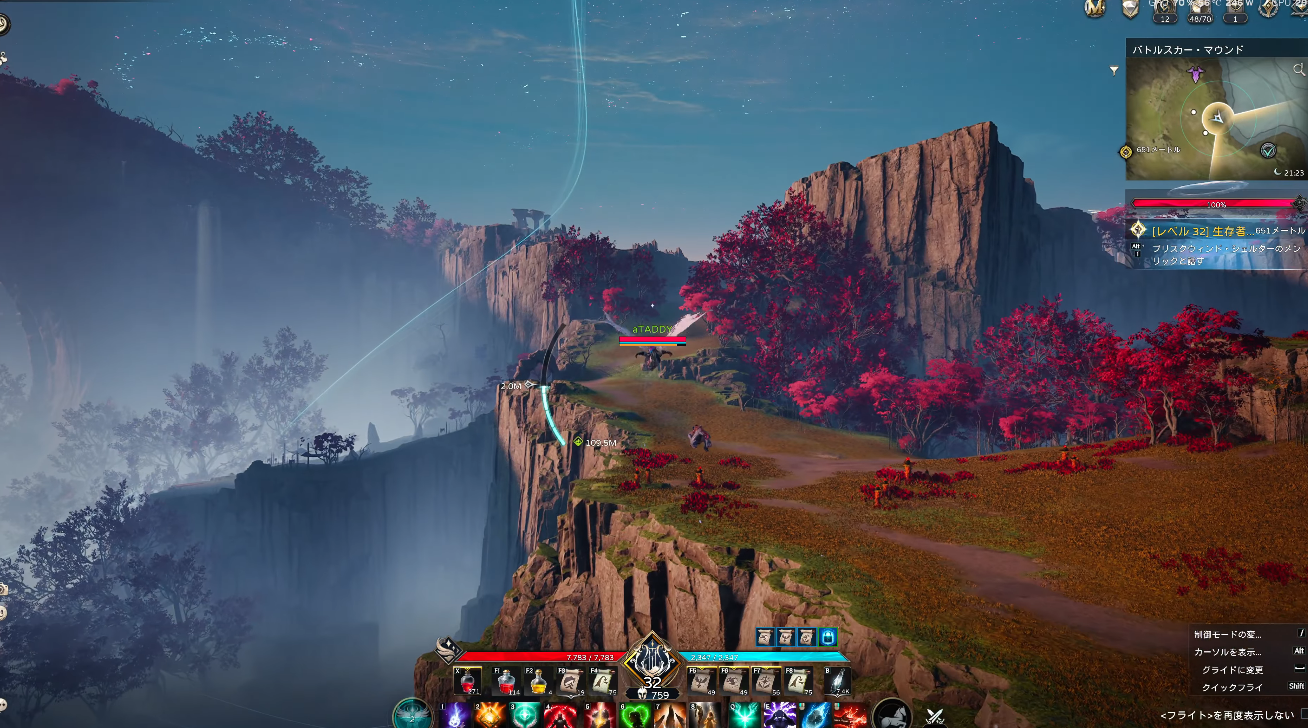Image resolution: width=1308 pixels, height=728 pixels.
Task: Cast the purple hooded figure skill on E
Action: pos(780,715)
